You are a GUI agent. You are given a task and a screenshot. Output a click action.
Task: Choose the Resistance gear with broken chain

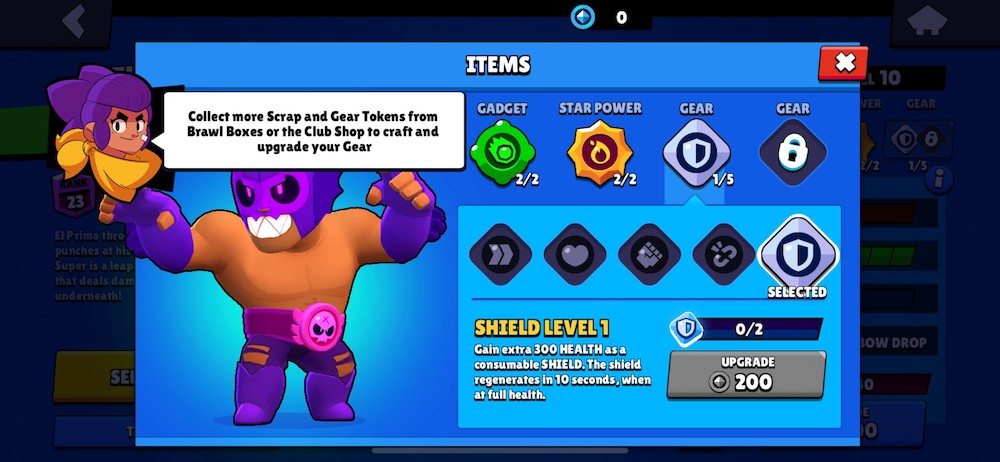[x=723, y=254]
